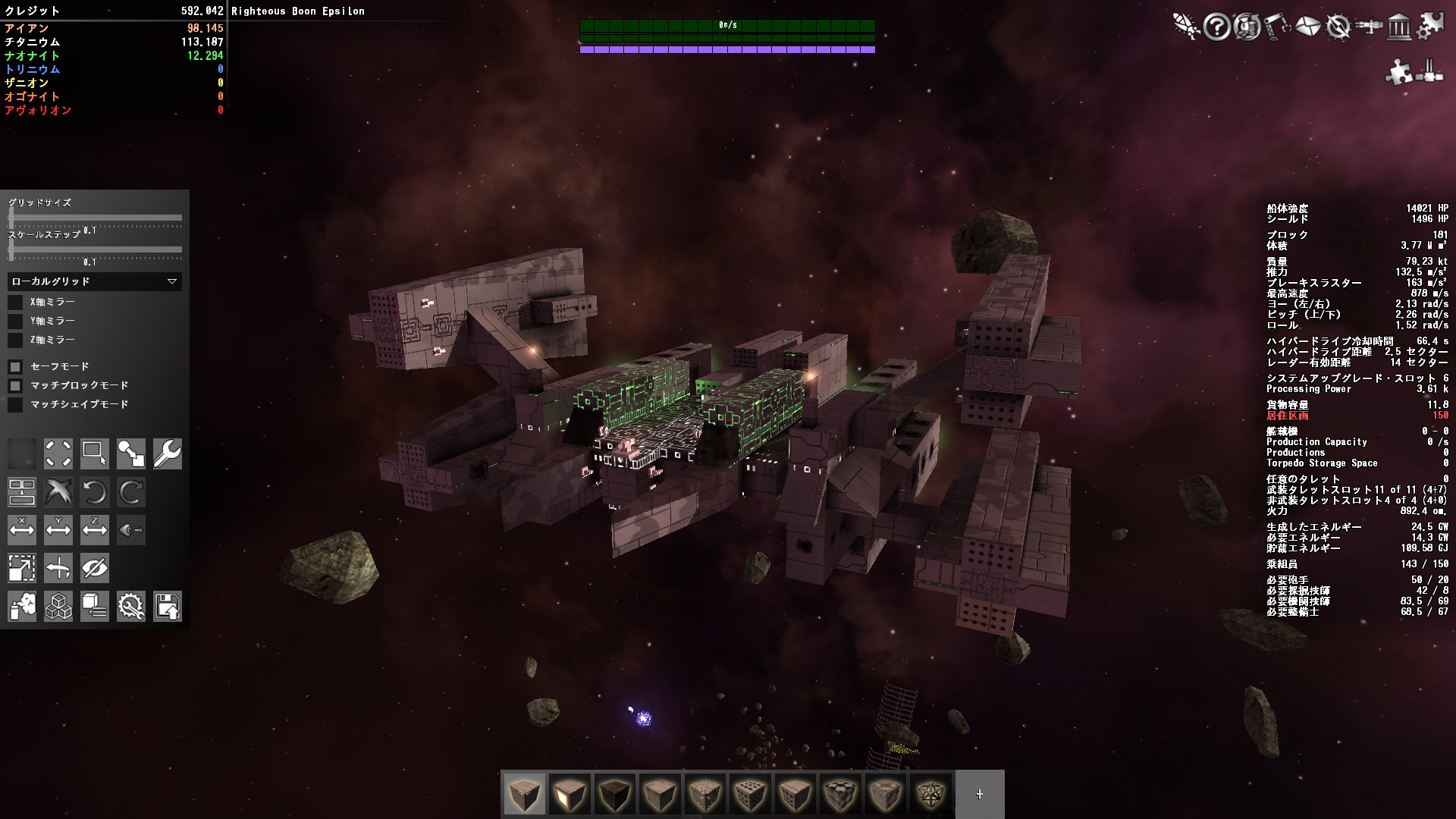Click the スケールステップ slider

point(95,248)
